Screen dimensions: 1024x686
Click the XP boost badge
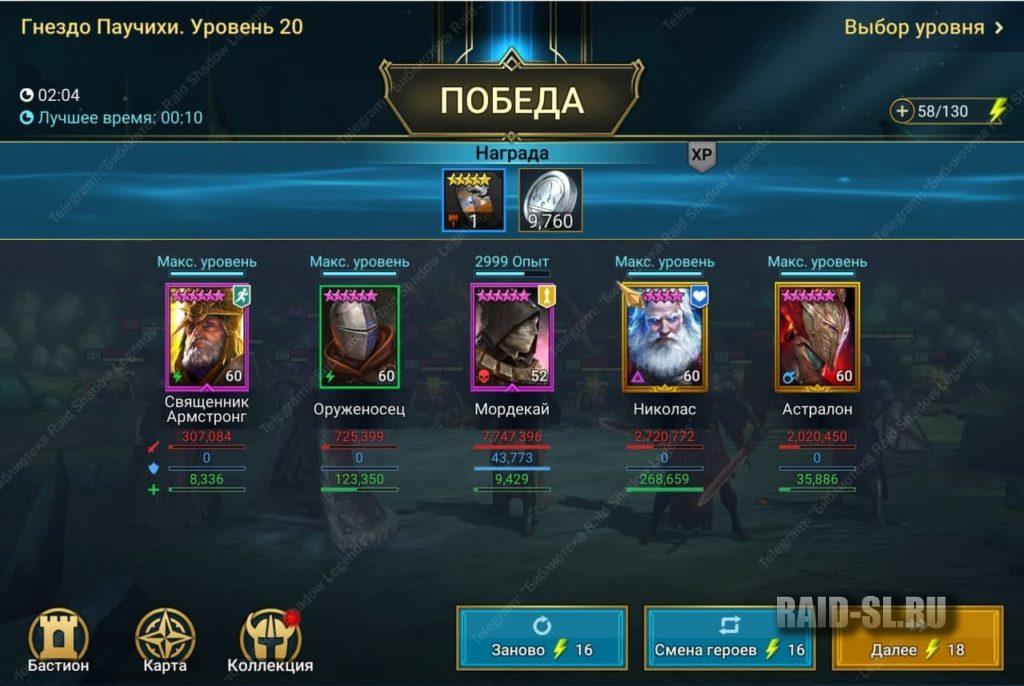(x=702, y=155)
